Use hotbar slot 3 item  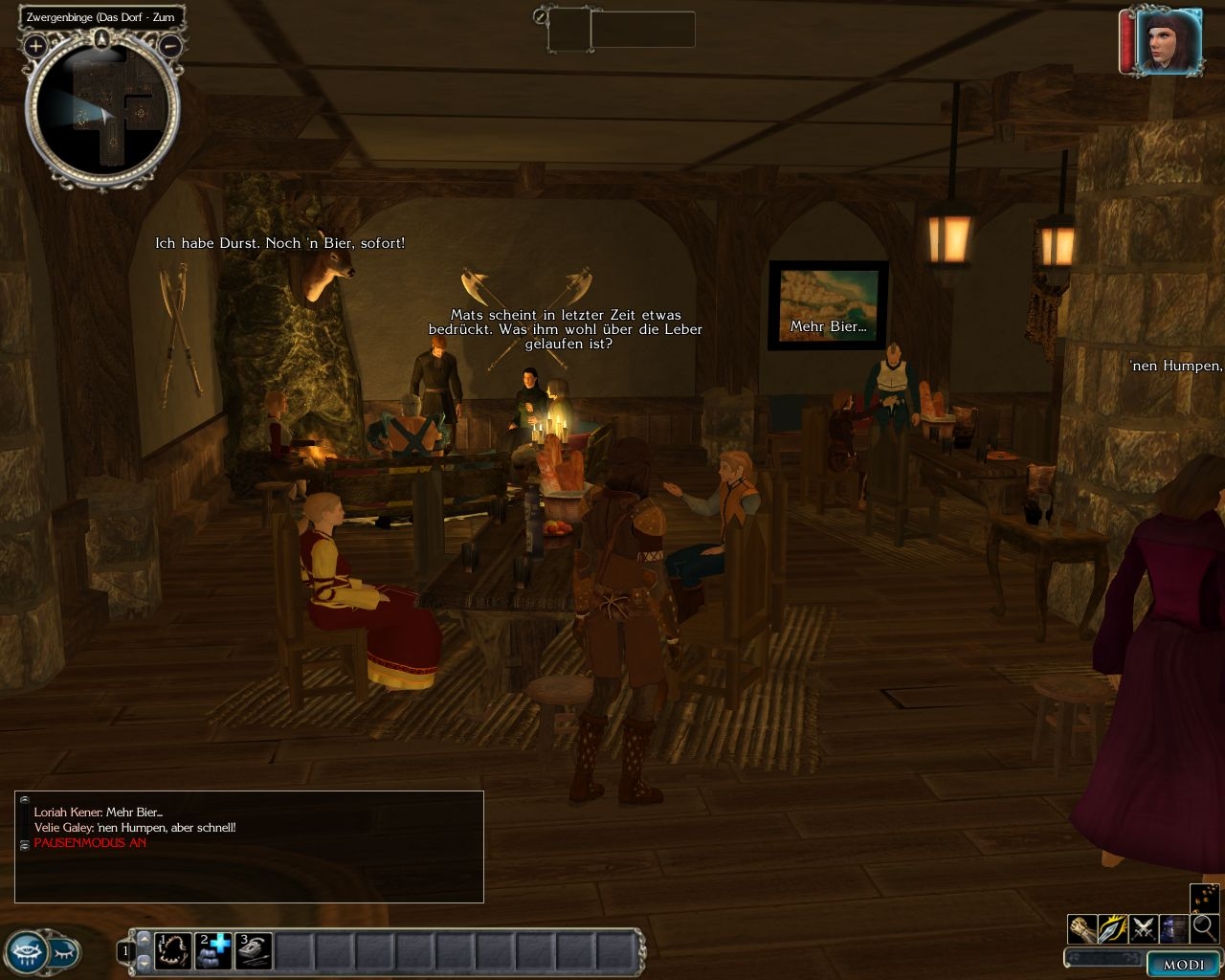254,951
